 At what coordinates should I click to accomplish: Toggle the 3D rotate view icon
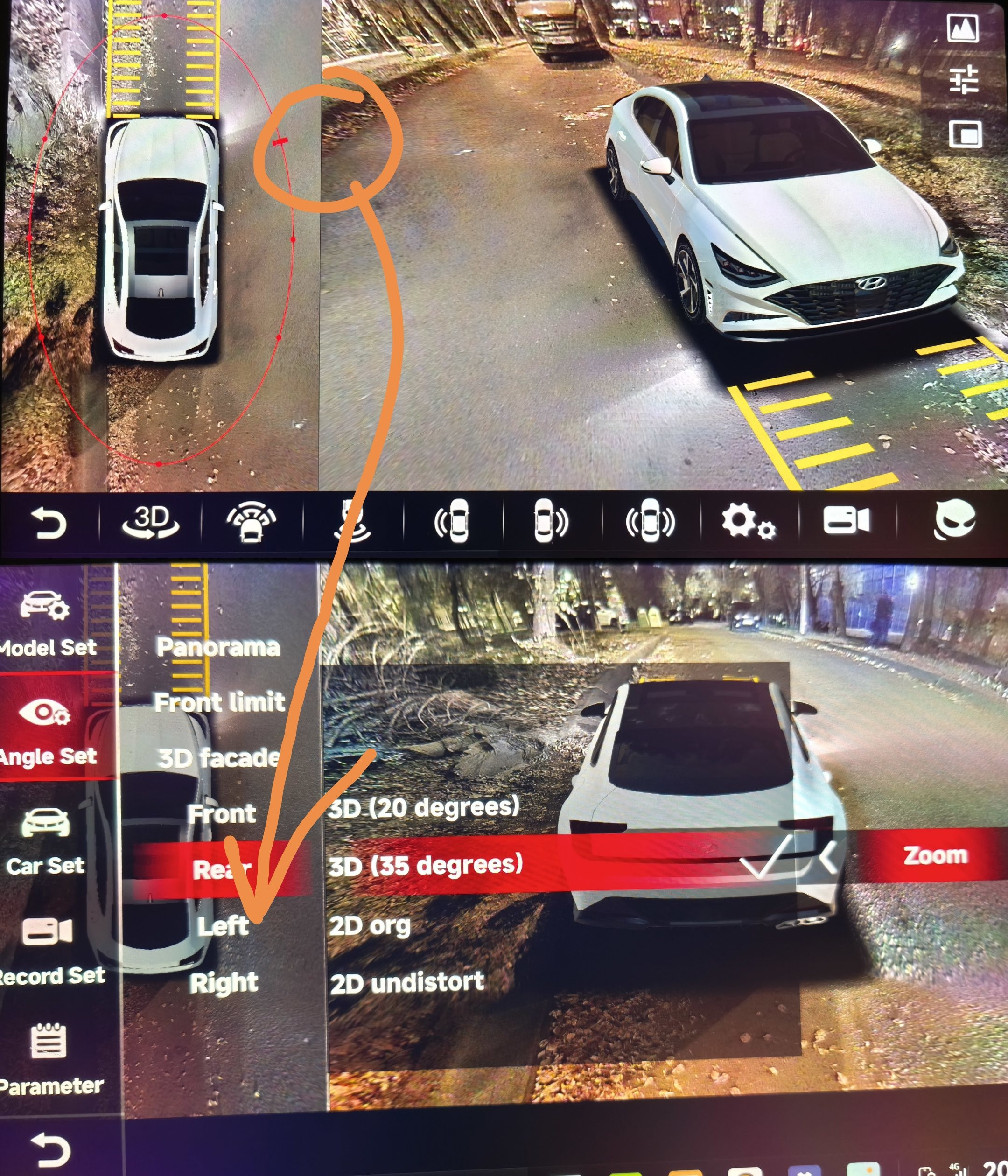click(x=151, y=522)
